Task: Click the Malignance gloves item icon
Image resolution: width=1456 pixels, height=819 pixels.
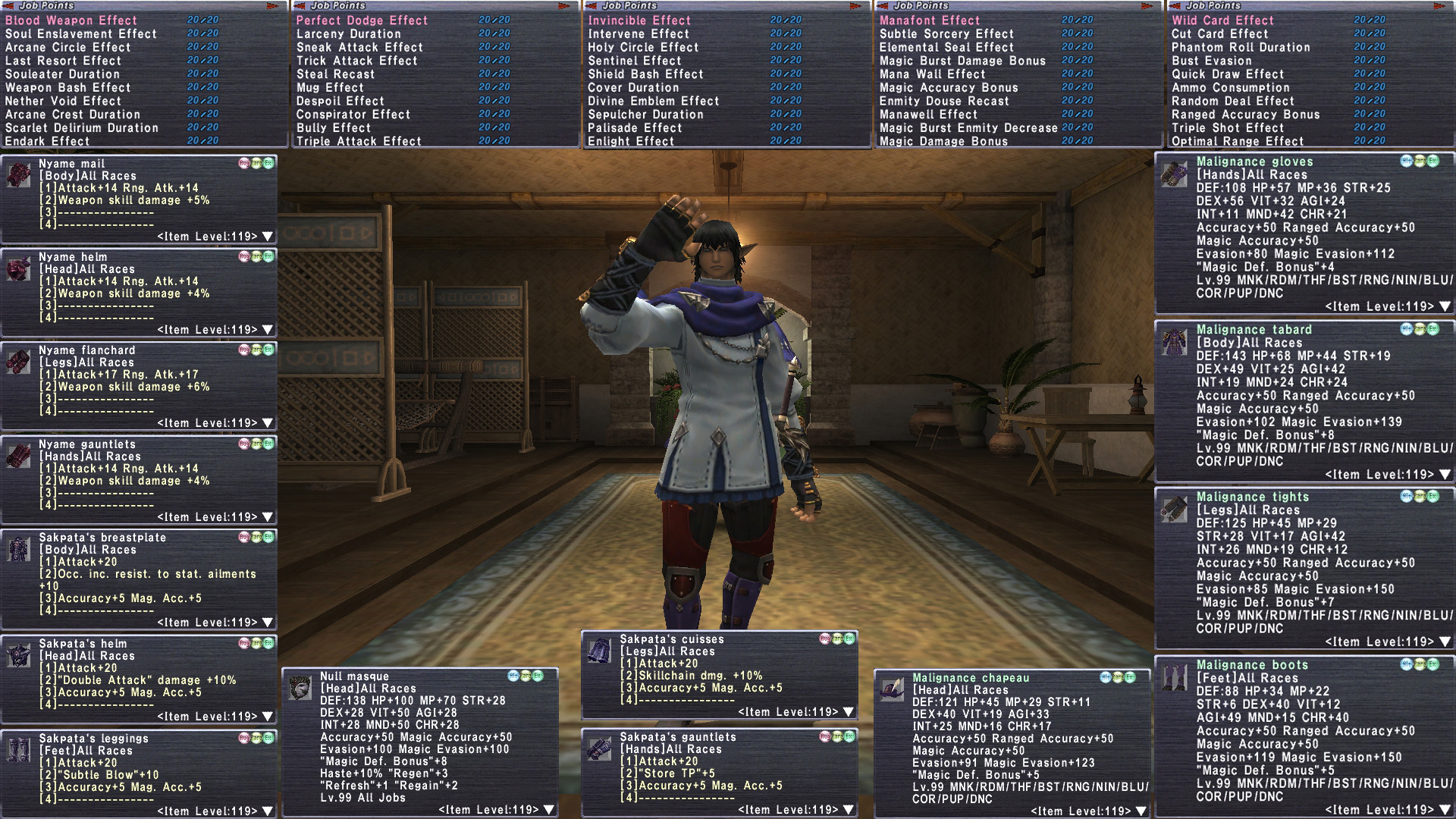Action: [x=1174, y=174]
